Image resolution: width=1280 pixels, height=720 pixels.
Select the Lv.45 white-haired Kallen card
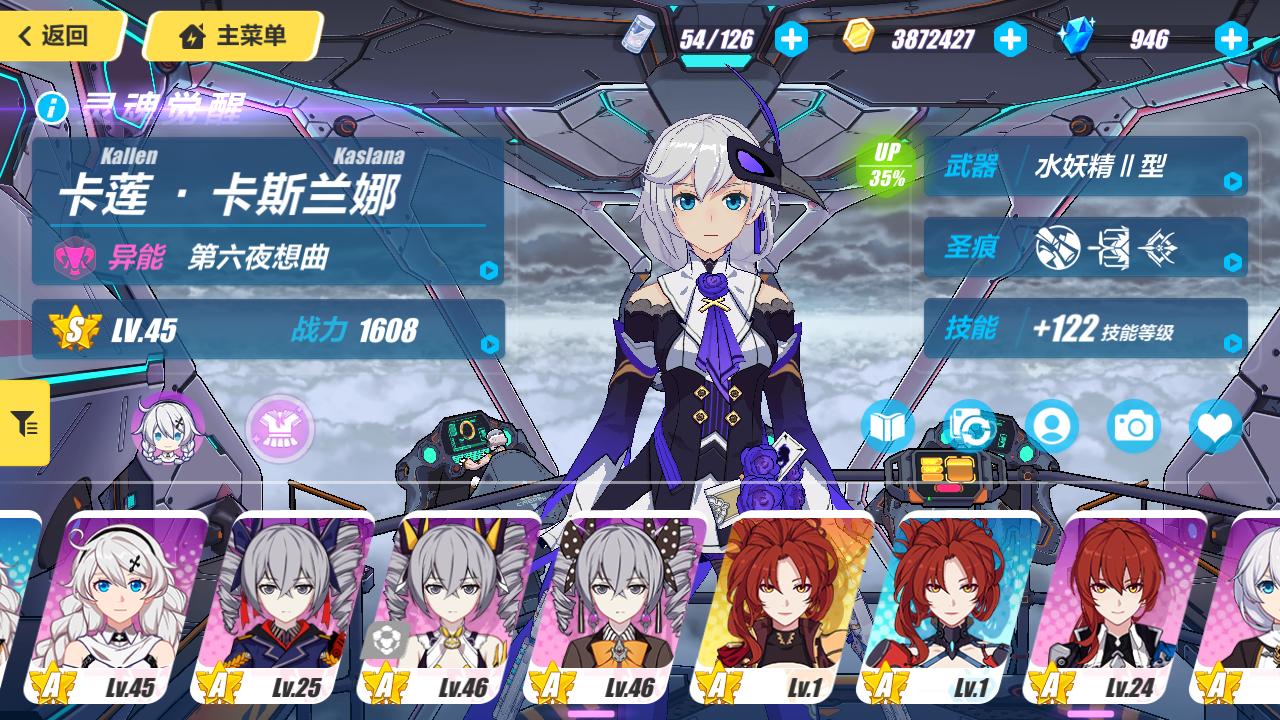point(118,610)
